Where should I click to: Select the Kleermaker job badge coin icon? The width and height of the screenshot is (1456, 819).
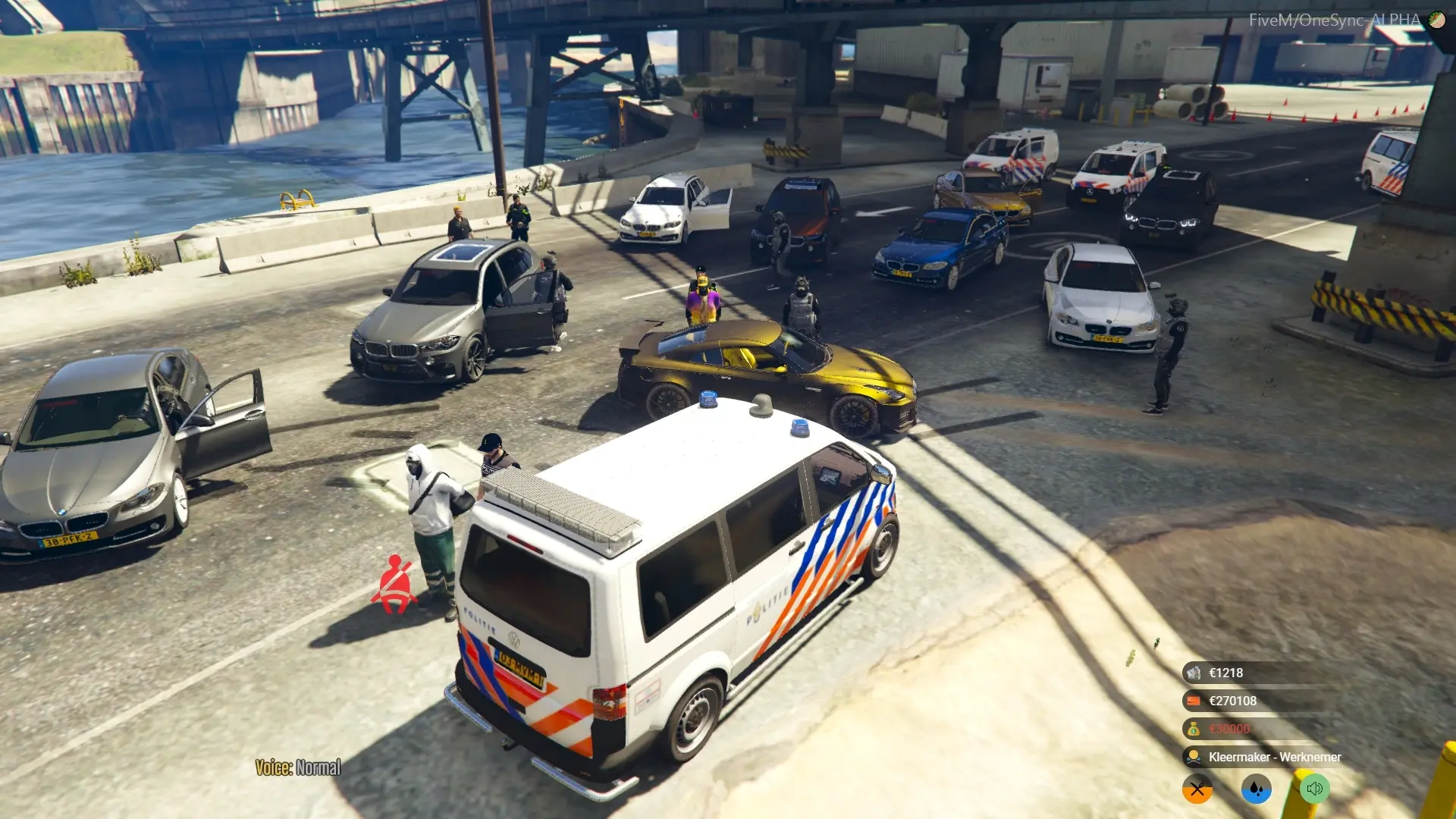pyautogui.click(x=1194, y=756)
